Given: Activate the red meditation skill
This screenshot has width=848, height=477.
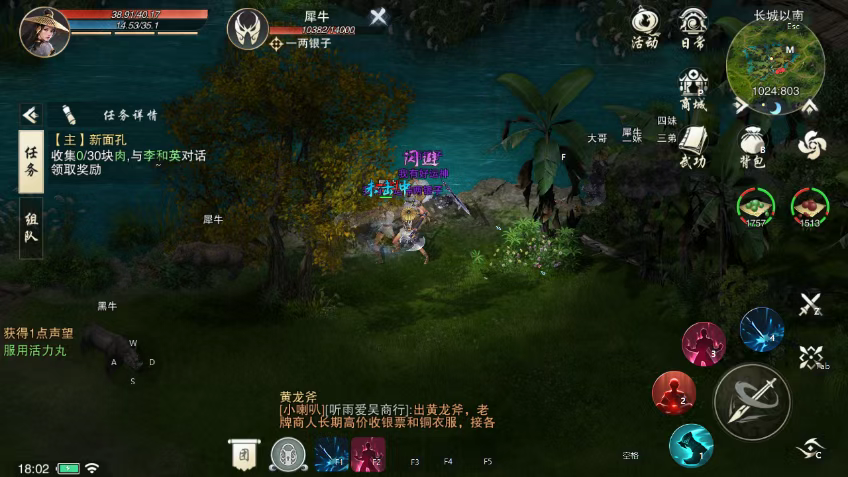Looking at the screenshot, I should (x=674, y=392).
